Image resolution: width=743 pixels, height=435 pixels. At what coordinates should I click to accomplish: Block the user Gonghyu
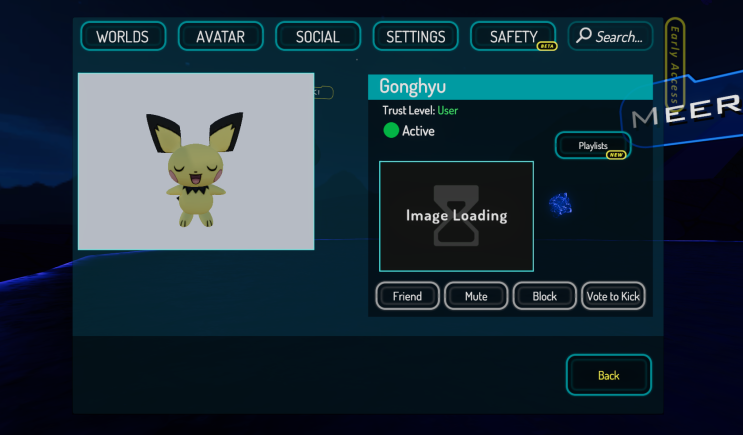click(x=545, y=296)
